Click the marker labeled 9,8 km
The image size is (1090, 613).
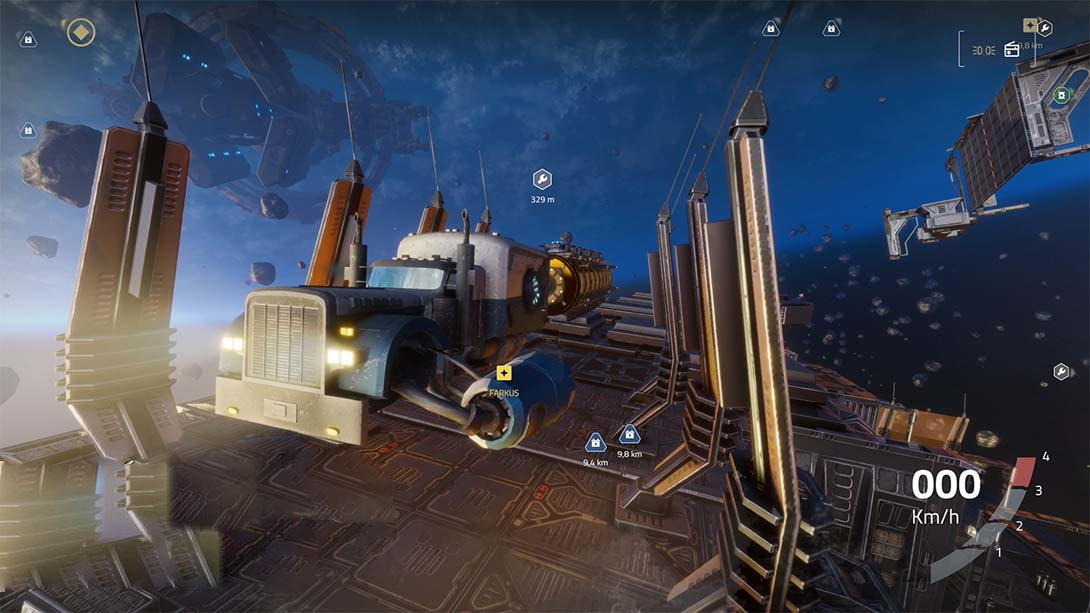[x=629, y=434]
